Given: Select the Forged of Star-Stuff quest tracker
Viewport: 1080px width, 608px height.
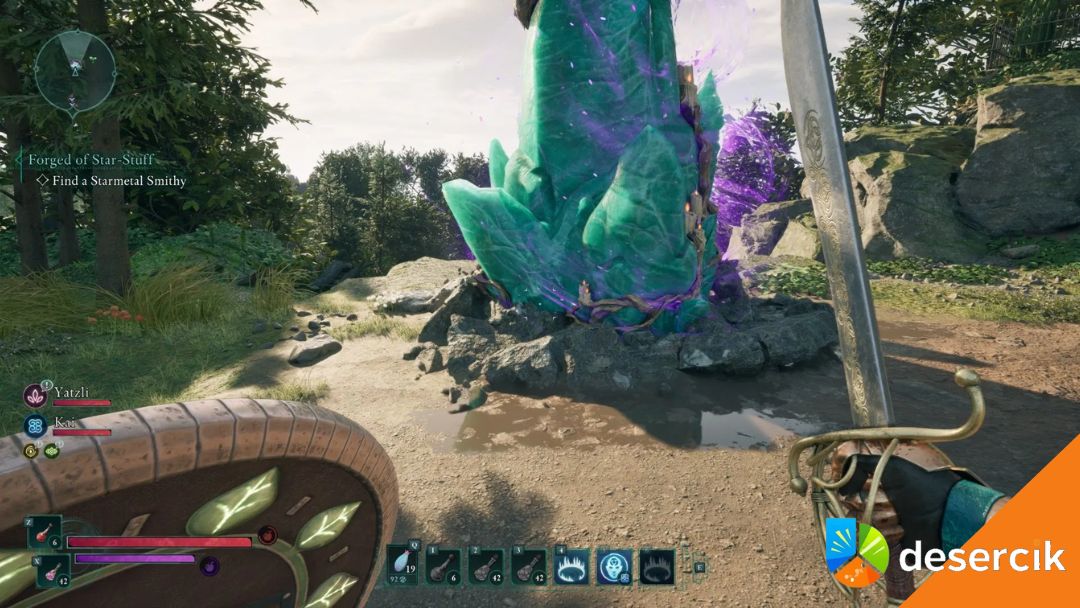Looking at the screenshot, I should (x=91, y=160).
